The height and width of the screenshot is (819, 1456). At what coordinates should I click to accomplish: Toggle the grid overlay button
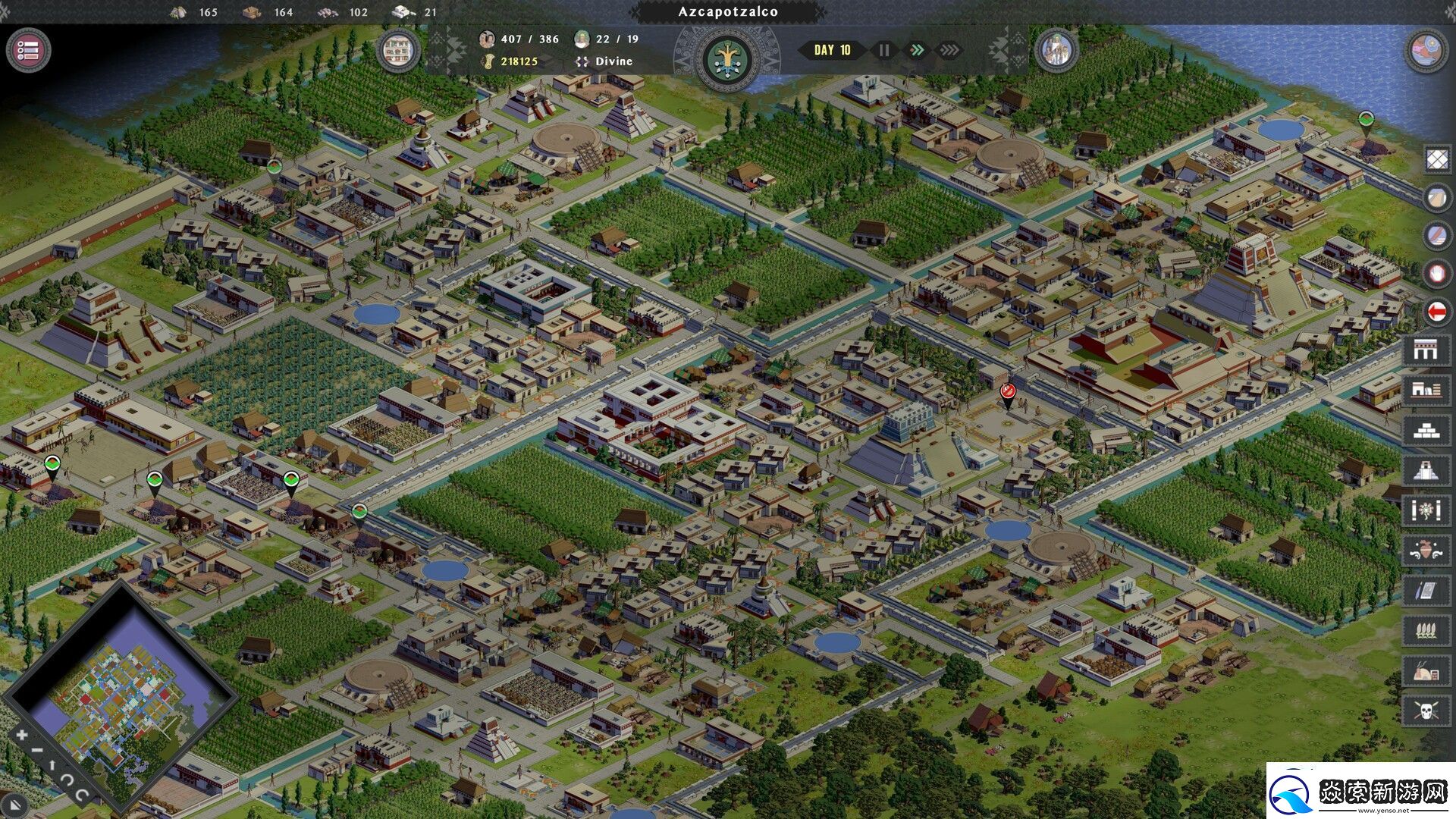click(1437, 160)
